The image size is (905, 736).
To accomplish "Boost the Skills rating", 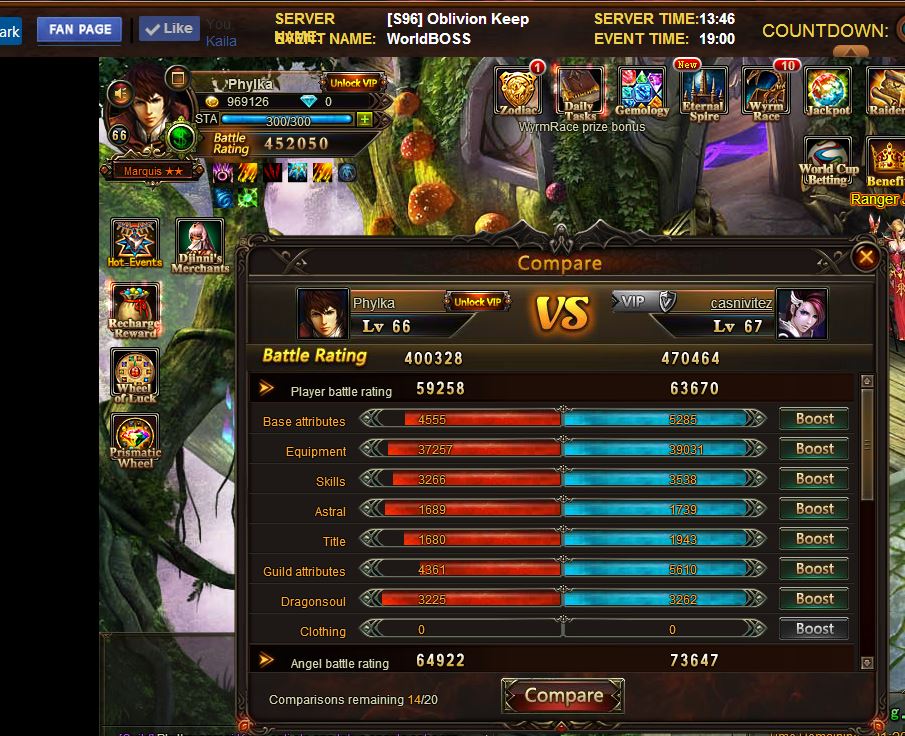I will tap(814, 480).
